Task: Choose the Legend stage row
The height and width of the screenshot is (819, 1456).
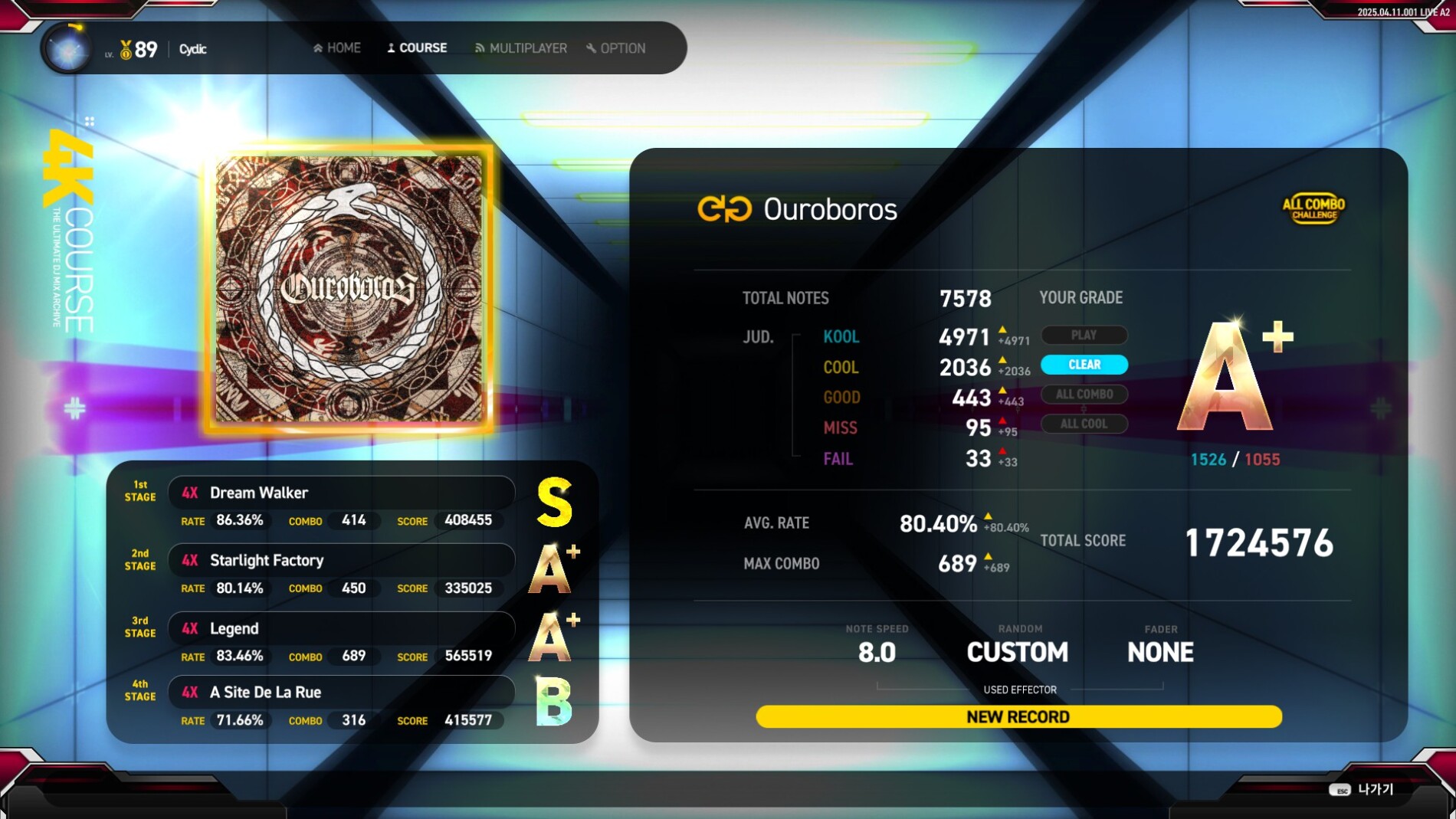Action: [x=341, y=628]
